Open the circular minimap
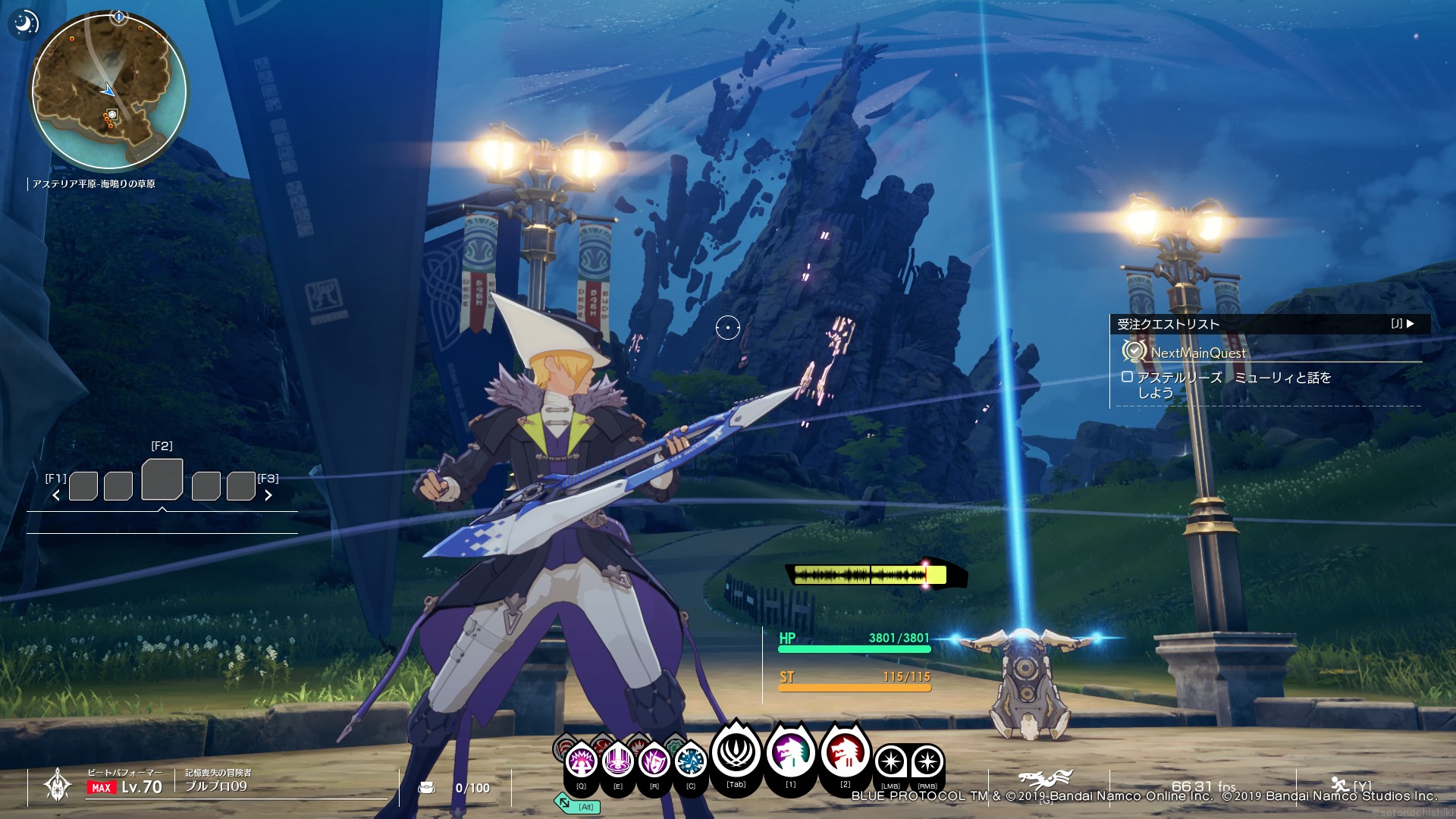 [x=108, y=91]
